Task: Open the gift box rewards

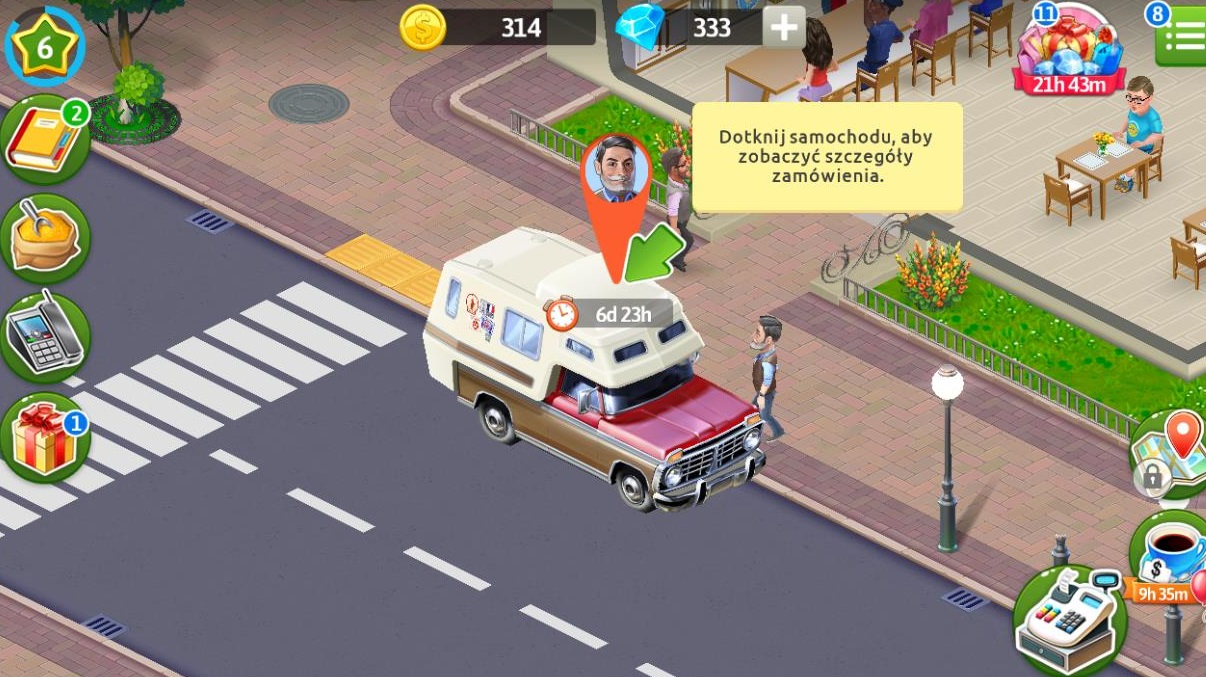Action: pos(45,439)
